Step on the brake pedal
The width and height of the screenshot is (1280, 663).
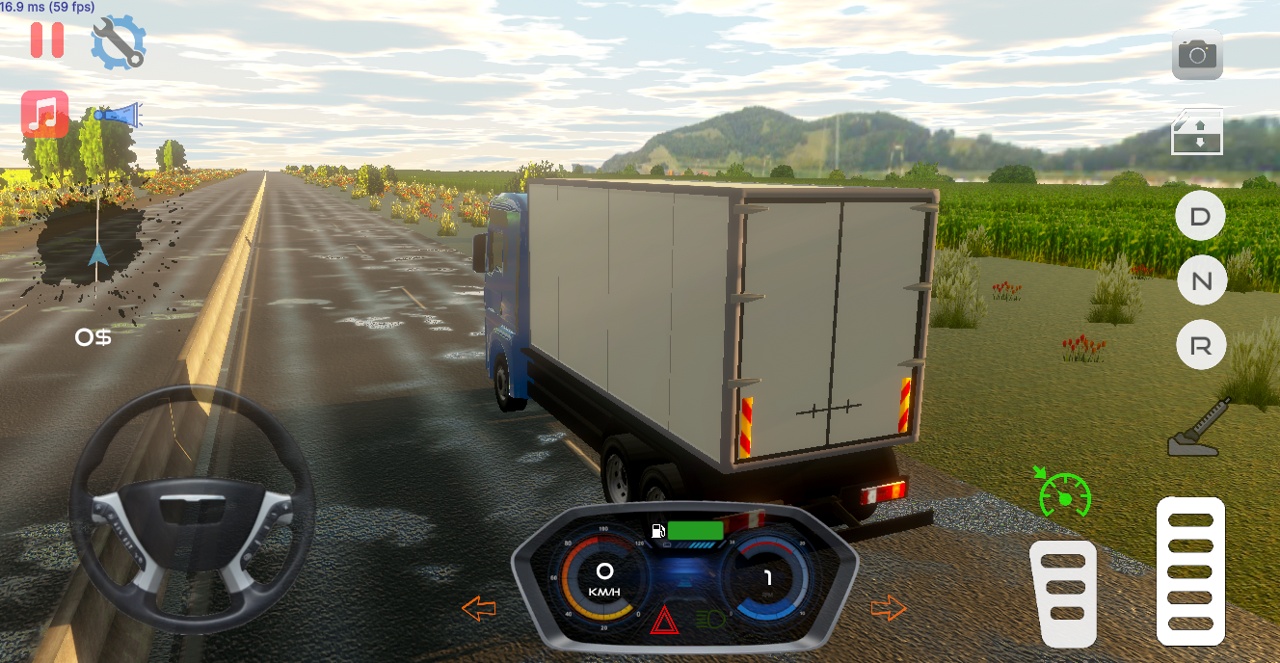coord(1063,593)
